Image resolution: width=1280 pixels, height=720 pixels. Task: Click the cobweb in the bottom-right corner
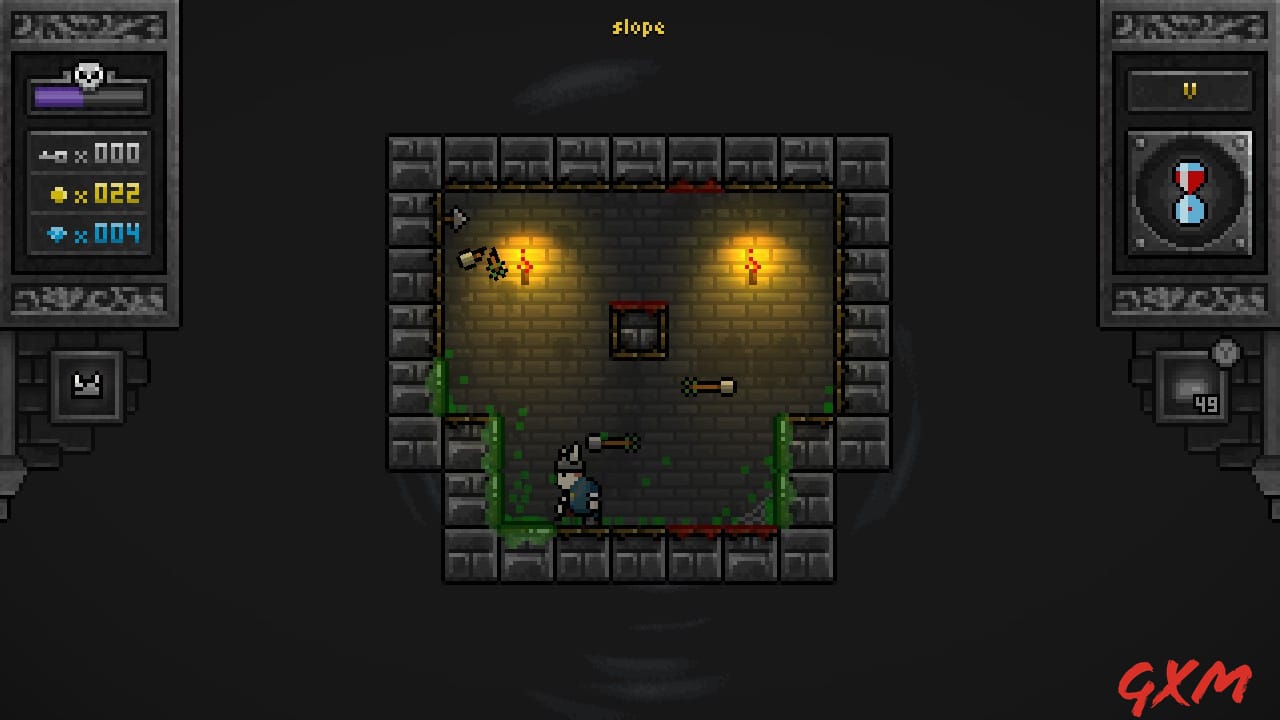[756, 509]
